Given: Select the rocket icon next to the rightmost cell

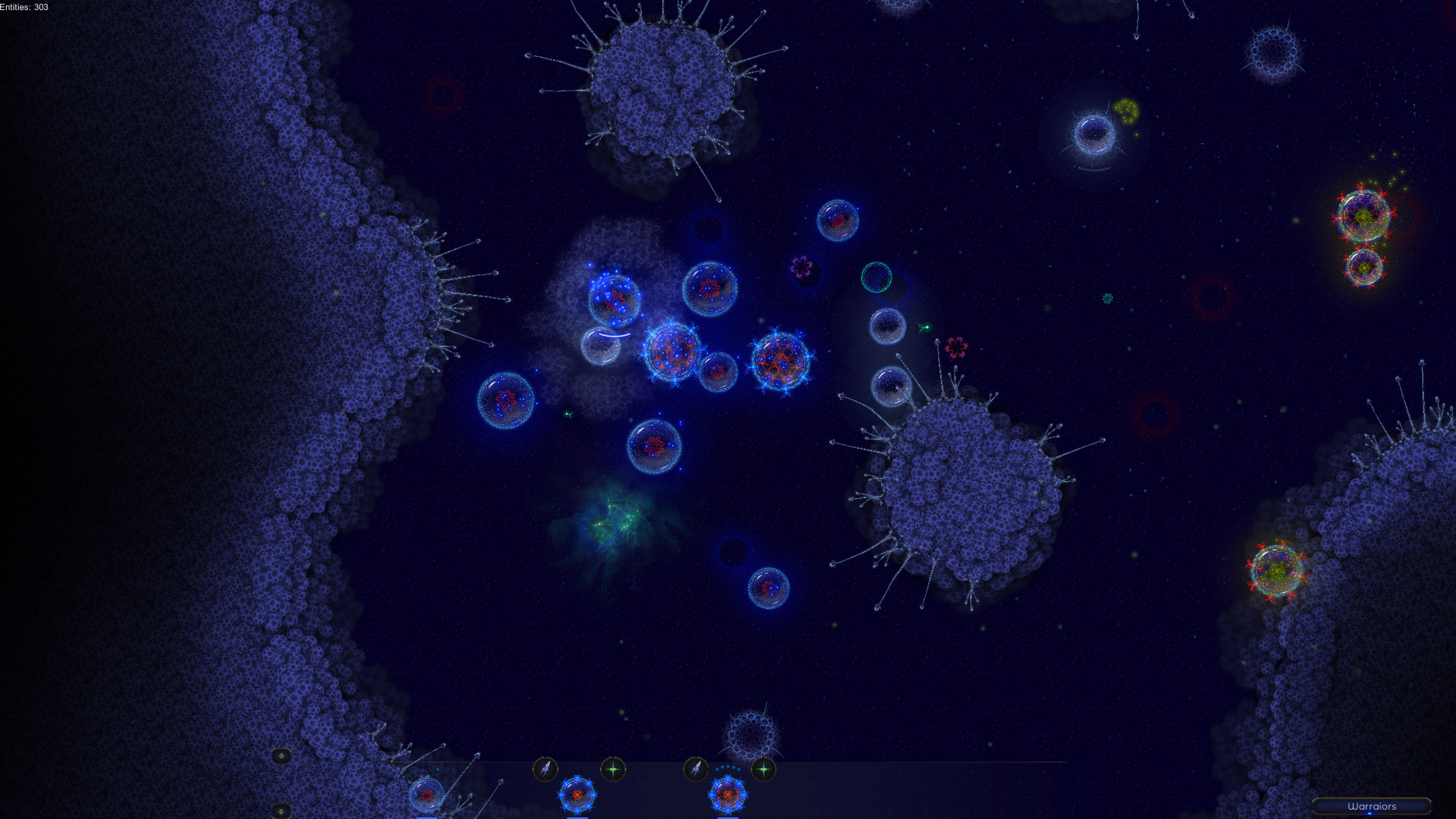Looking at the screenshot, I should 697,768.
